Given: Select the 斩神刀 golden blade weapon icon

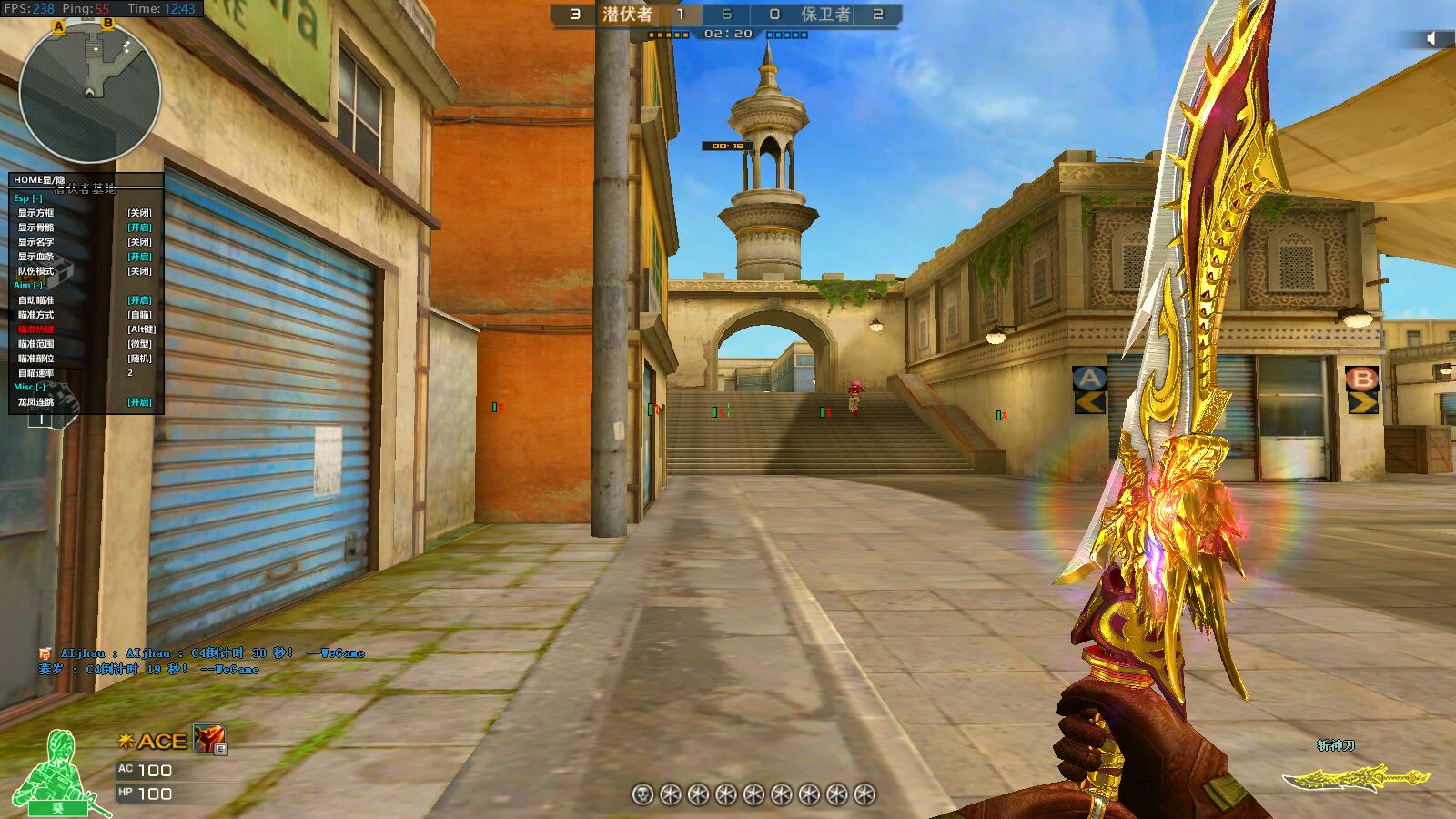Looking at the screenshot, I should pyautogui.click(x=1355, y=778).
